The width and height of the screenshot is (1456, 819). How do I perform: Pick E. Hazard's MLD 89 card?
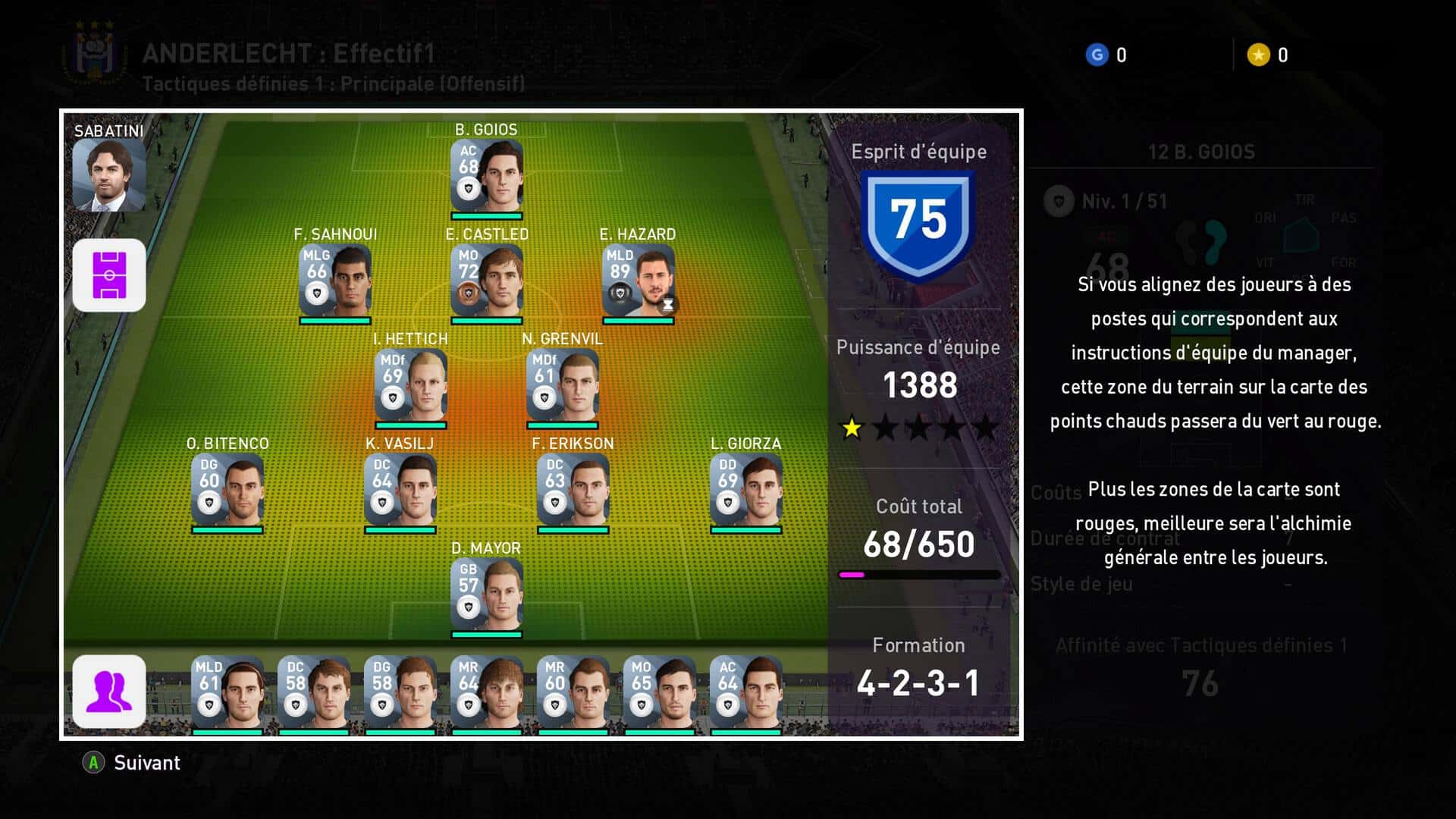pyautogui.click(x=638, y=281)
